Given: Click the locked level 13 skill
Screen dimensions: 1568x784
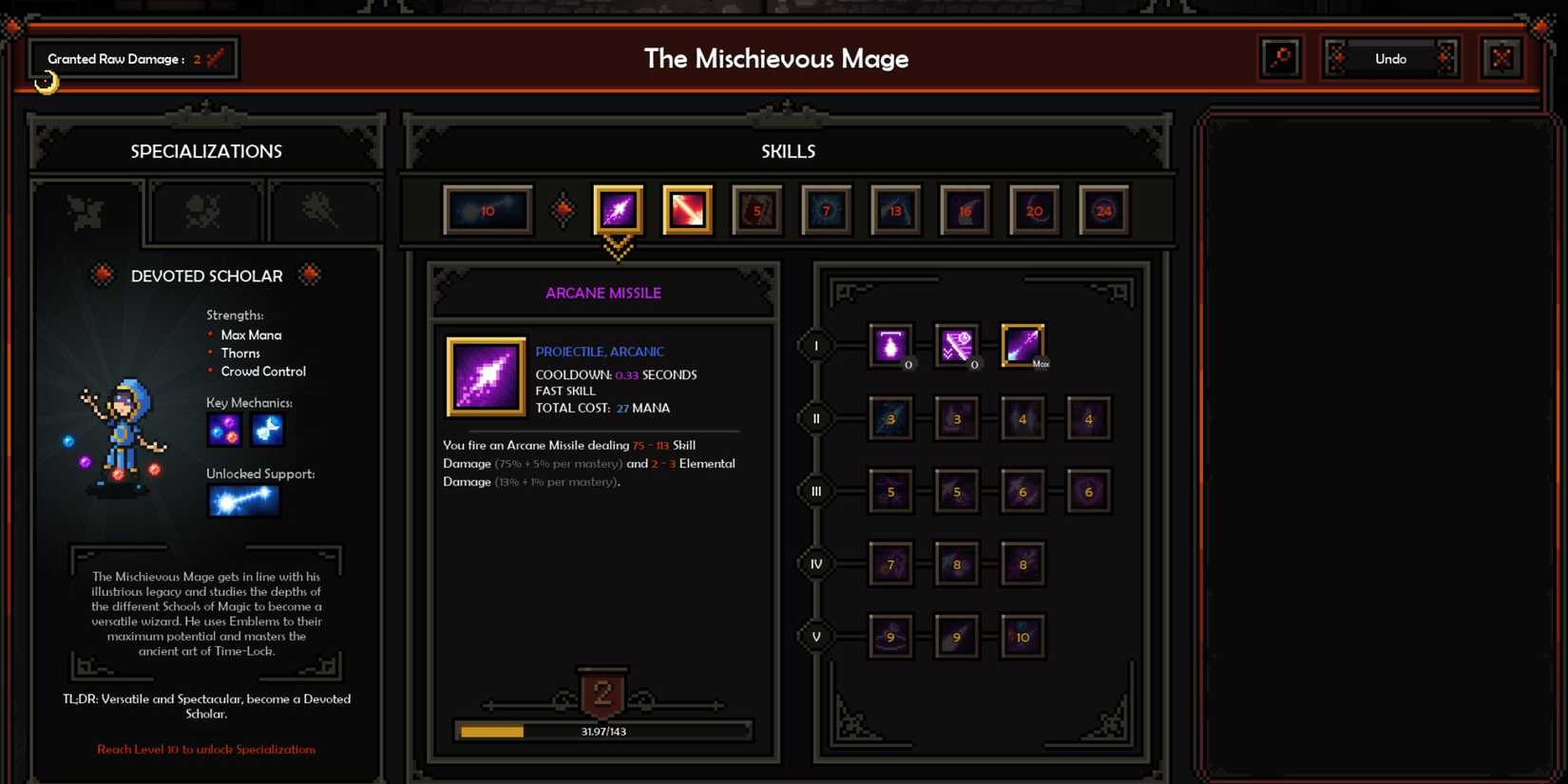Looking at the screenshot, I should point(894,210).
